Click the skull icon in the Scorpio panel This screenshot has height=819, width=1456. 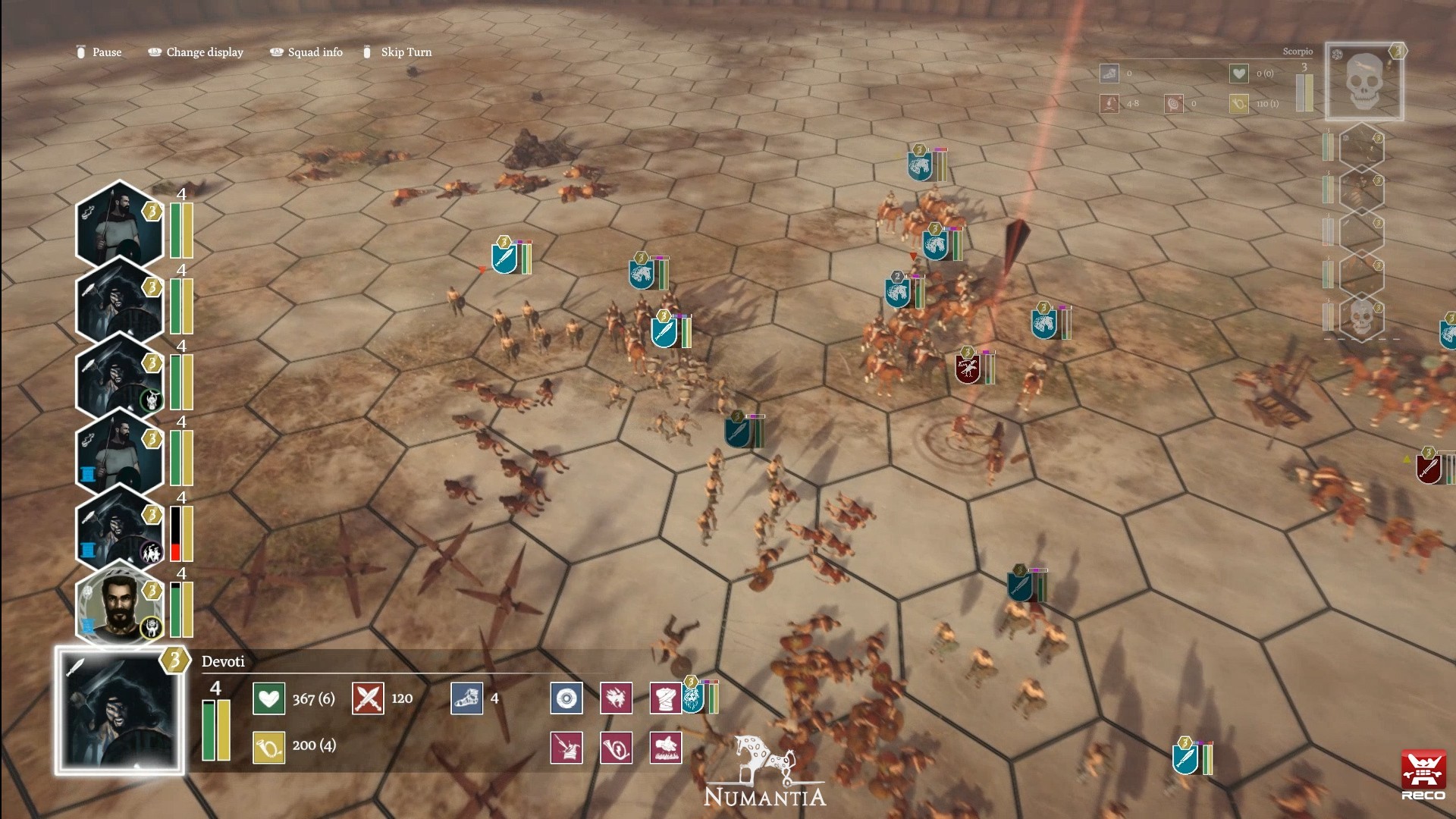1363,80
